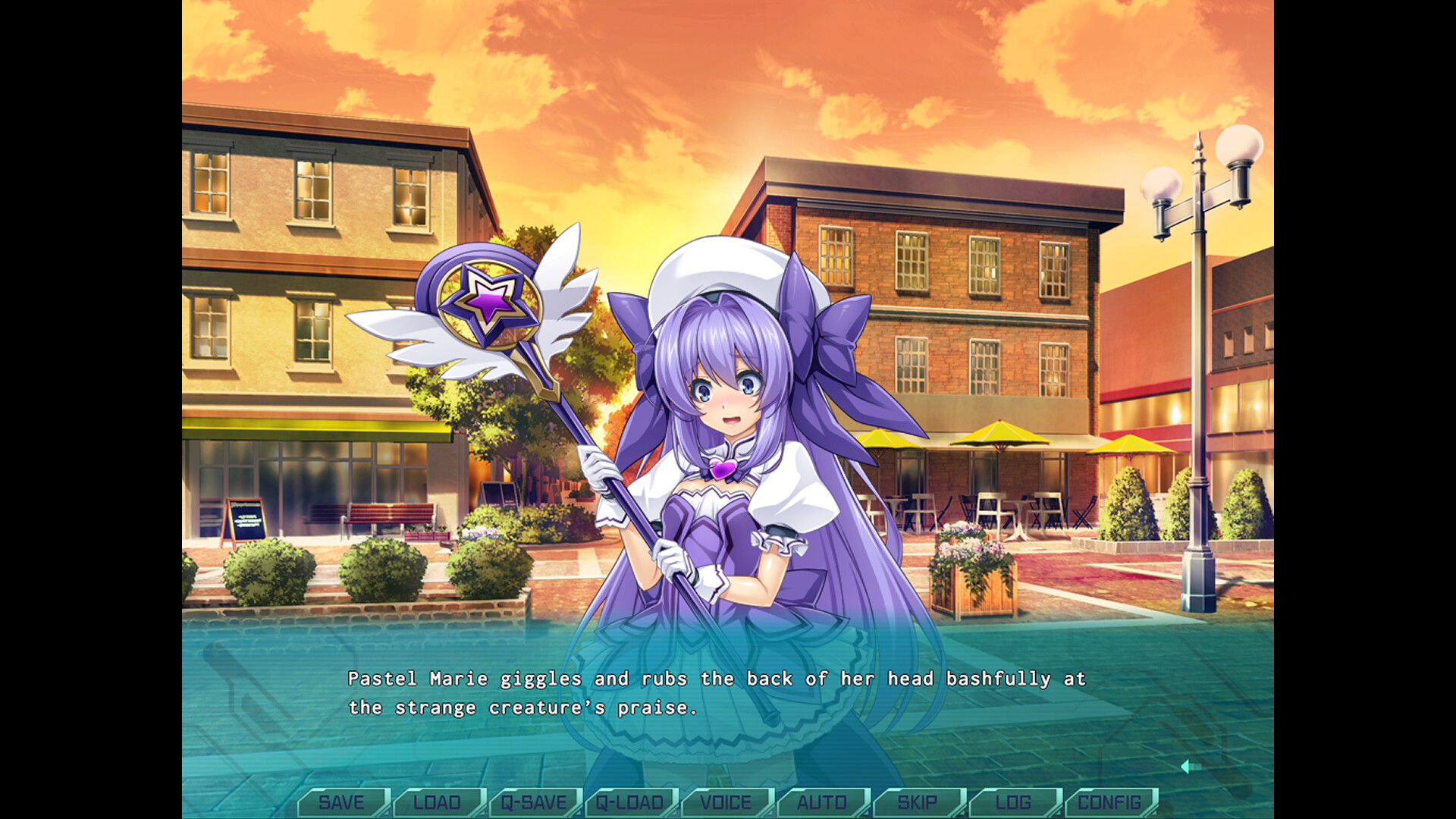The width and height of the screenshot is (1456, 819).
Task: Open the VOICE playback option
Action: [726, 802]
